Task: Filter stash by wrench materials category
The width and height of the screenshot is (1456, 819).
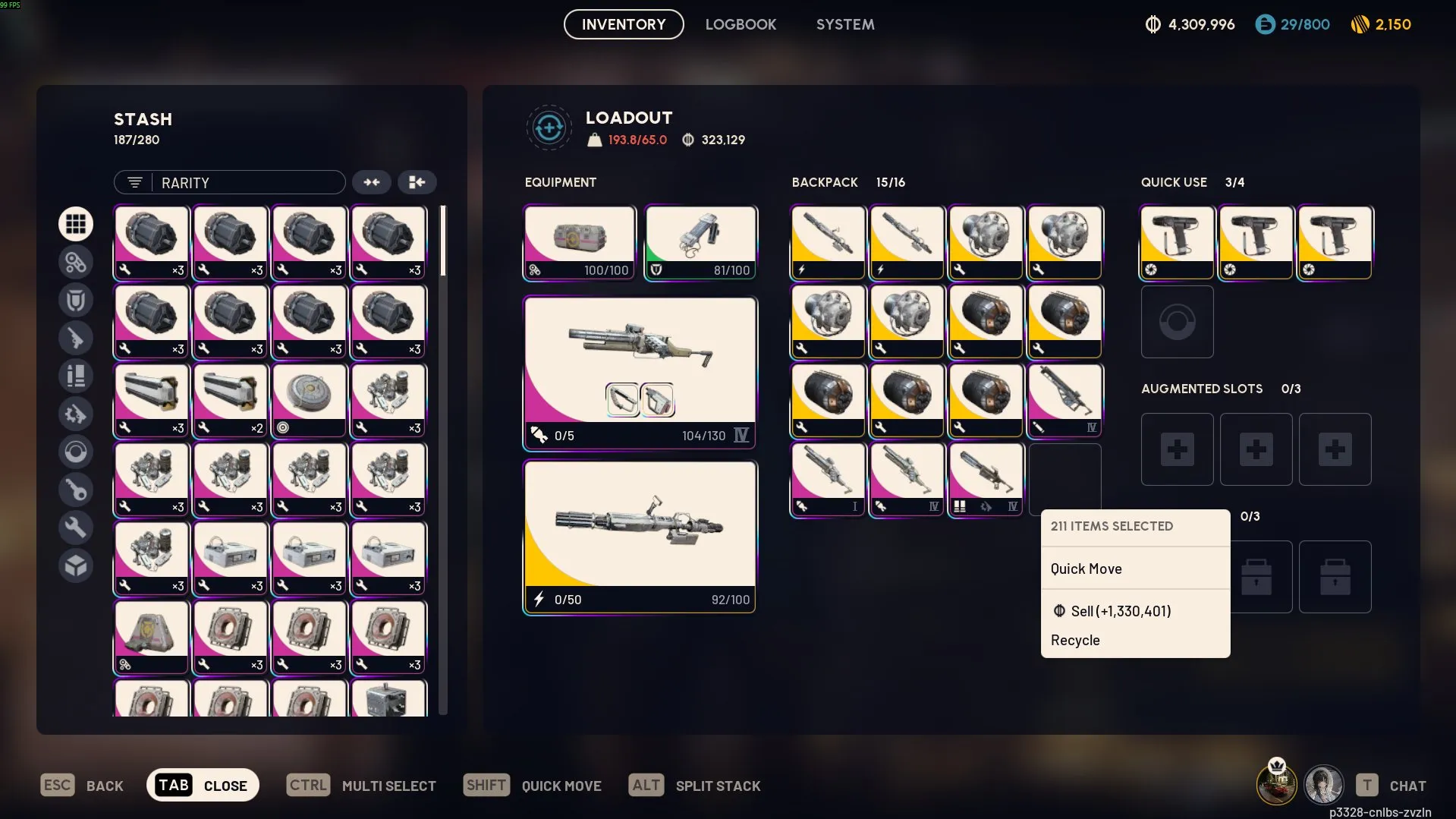Action: coord(76,528)
